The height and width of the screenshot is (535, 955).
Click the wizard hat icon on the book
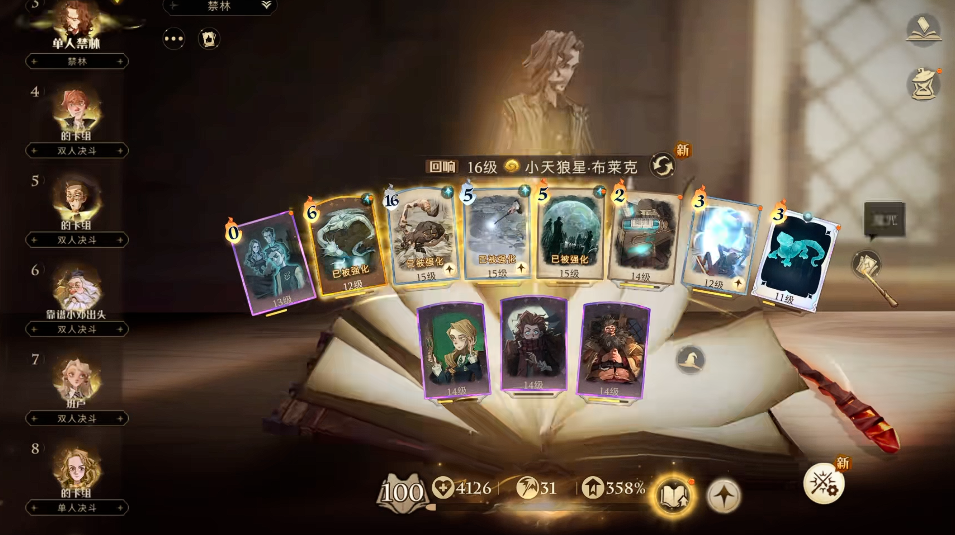click(x=689, y=359)
